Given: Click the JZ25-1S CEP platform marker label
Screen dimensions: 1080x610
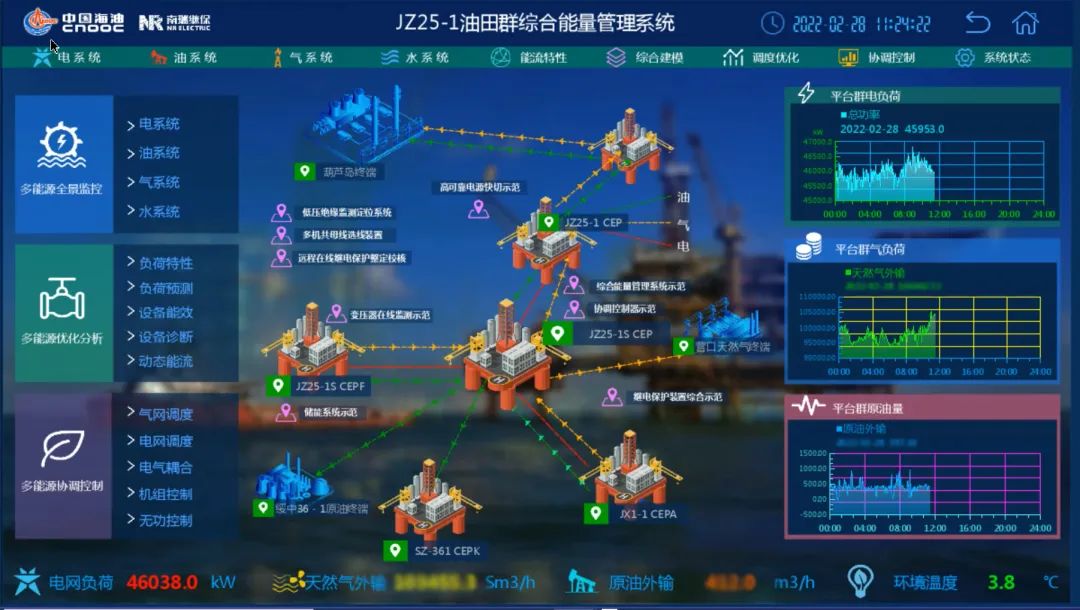Looking at the screenshot, I should [620, 334].
